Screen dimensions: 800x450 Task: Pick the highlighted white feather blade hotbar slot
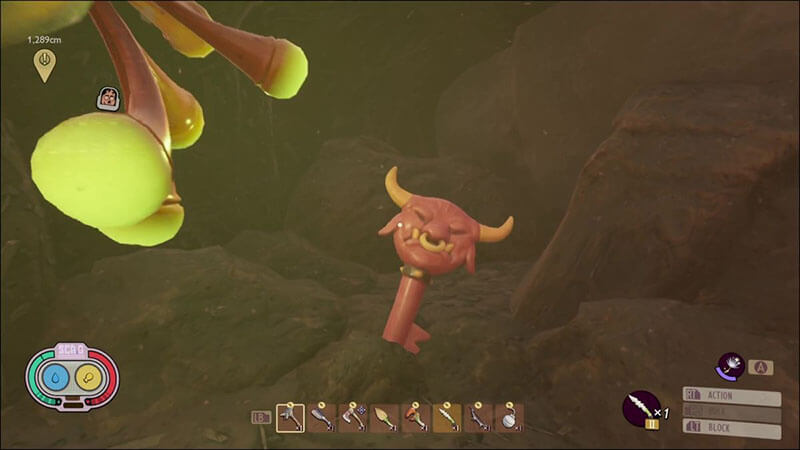pyautogui.click(x=446, y=417)
